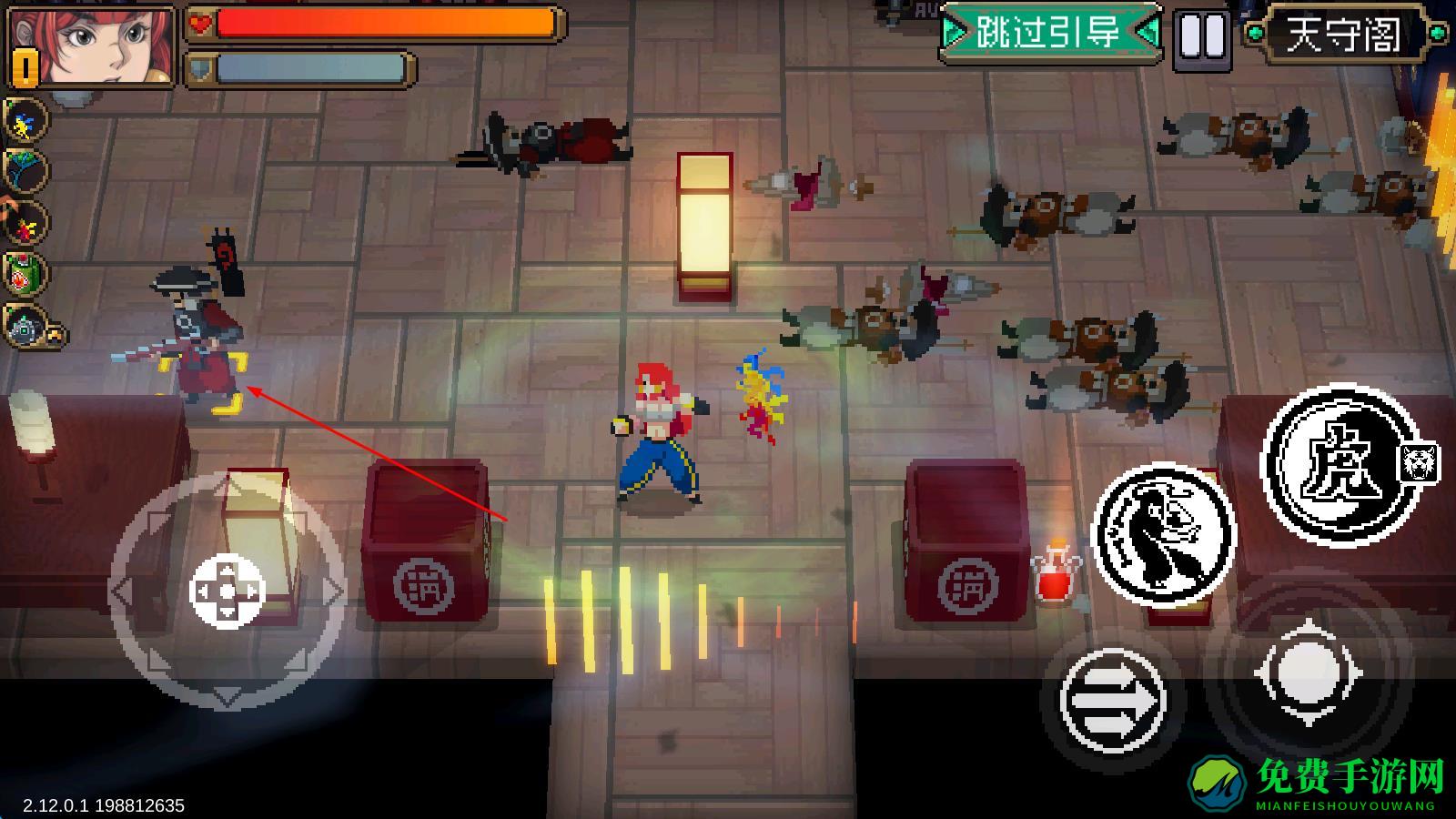Select the gray gear device relic icon
Image resolution: width=1456 pixels, height=819 pixels.
tap(25, 326)
